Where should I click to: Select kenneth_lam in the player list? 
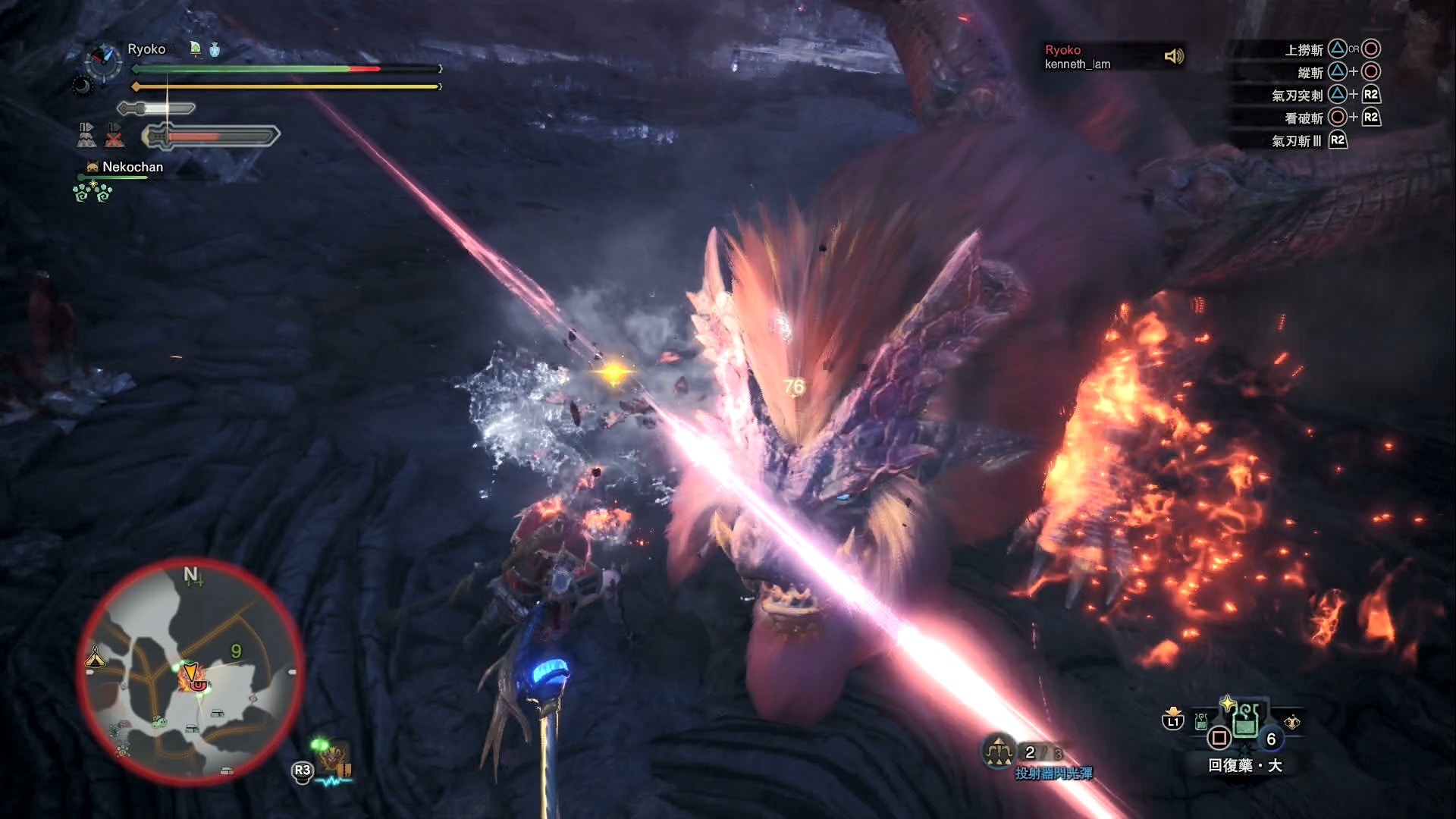coord(1077,64)
